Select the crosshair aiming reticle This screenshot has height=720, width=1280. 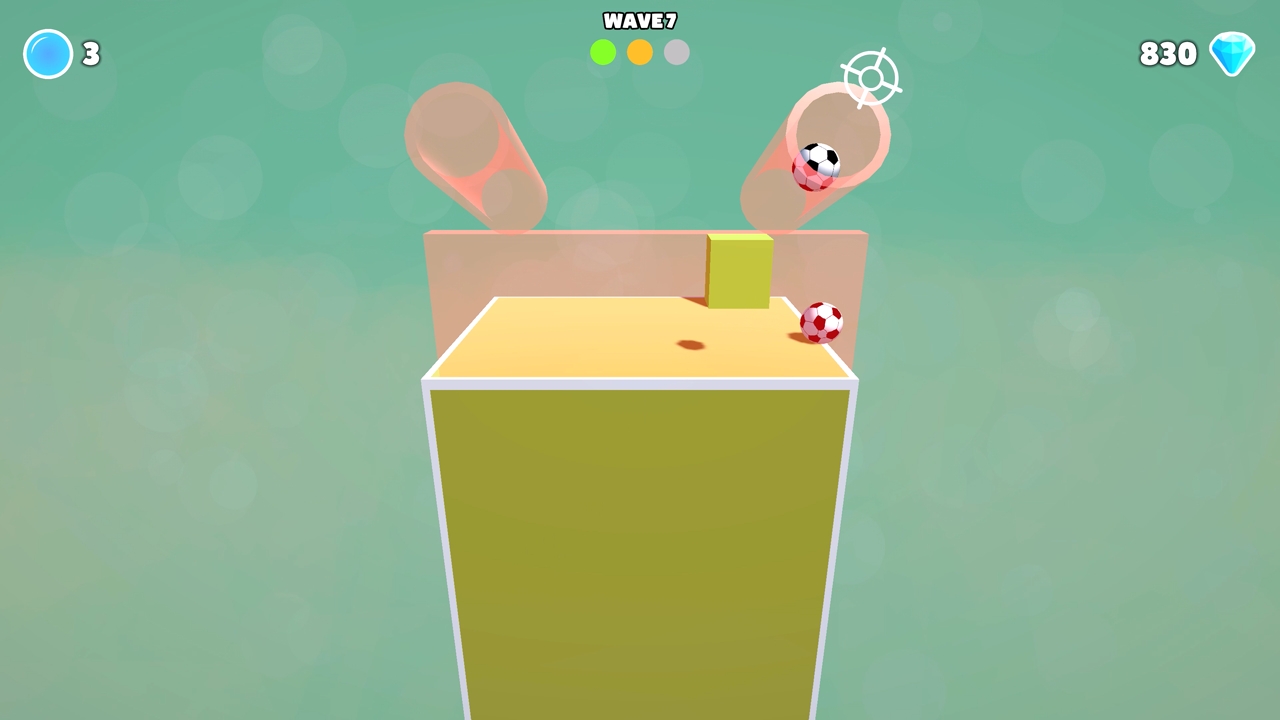click(x=869, y=78)
